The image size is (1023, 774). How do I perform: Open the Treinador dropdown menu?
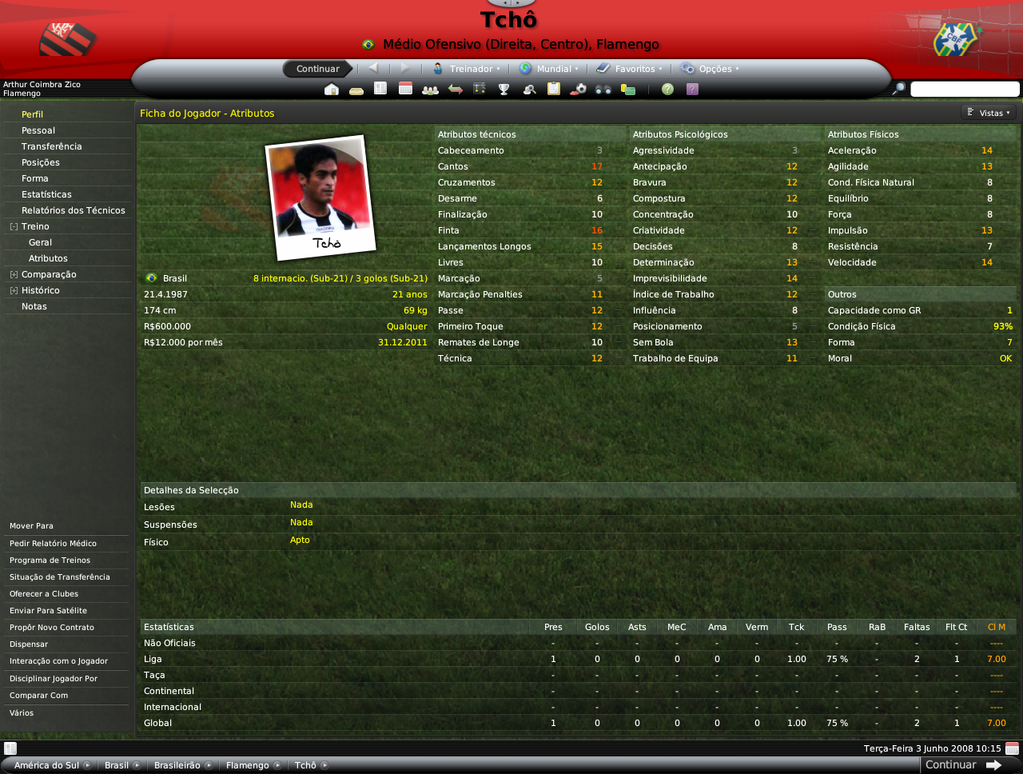pos(468,69)
